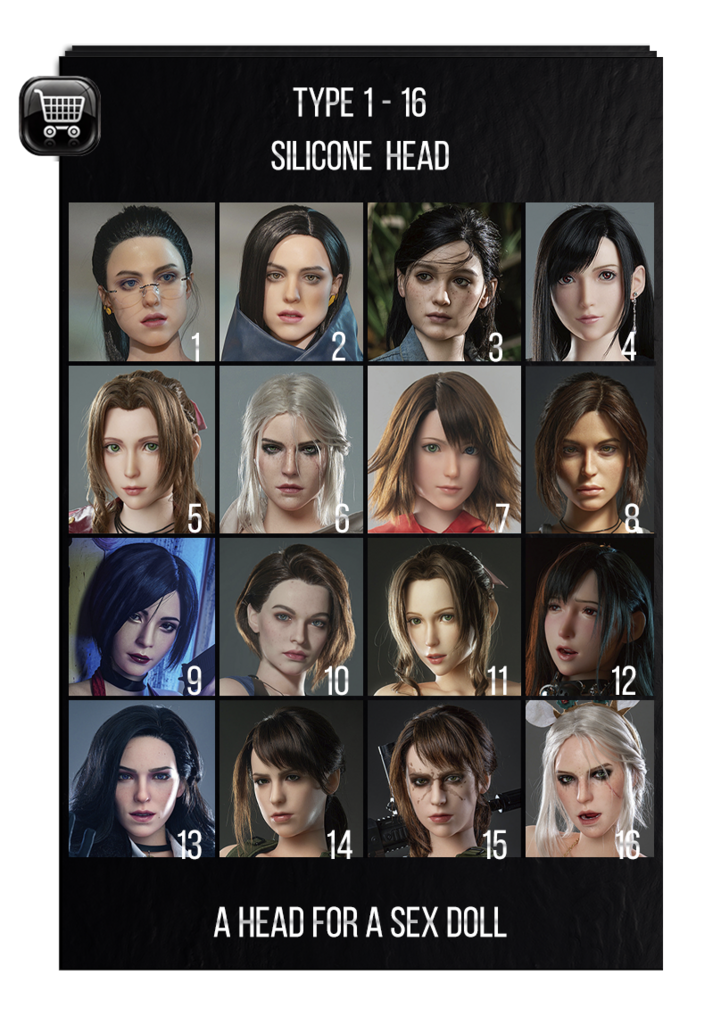721x1024 pixels.
Task: Choose head type 2 thumbnail
Action: pos(291,282)
